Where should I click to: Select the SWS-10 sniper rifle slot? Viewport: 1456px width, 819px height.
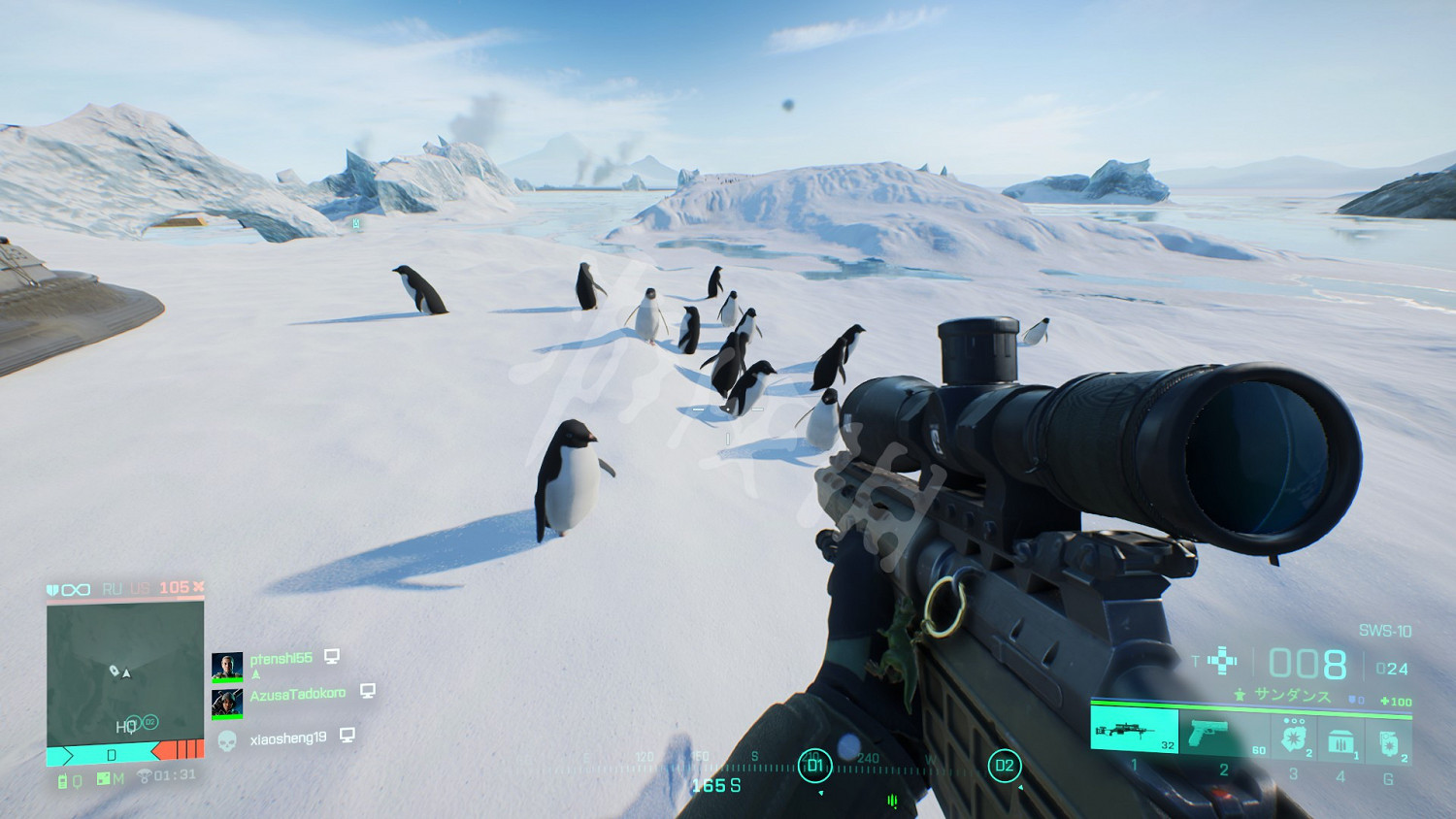[1134, 731]
